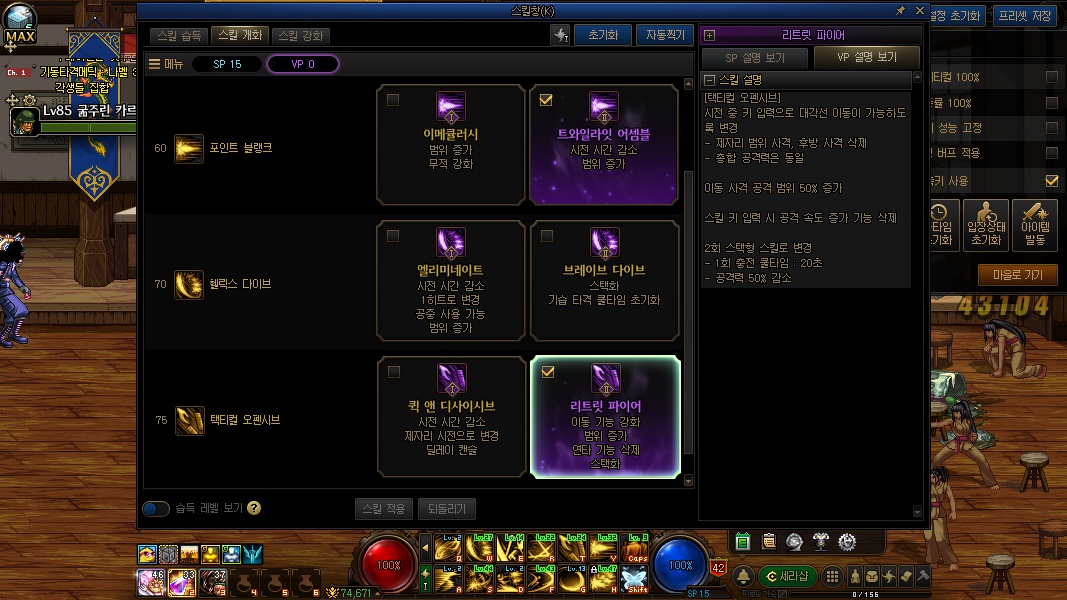Click the 되돌리기 revert button
This screenshot has height=600, width=1067.
pos(446,509)
